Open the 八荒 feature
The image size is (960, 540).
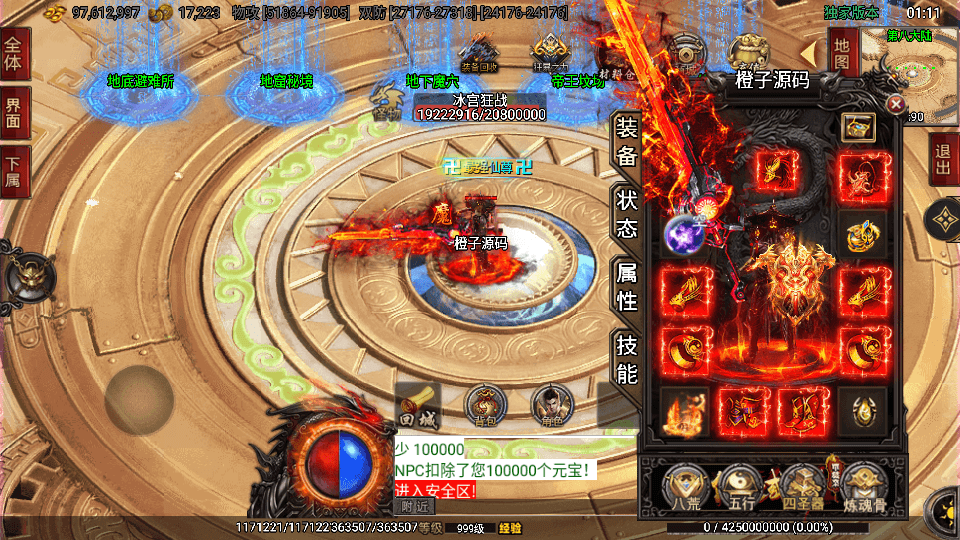click(684, 487)
